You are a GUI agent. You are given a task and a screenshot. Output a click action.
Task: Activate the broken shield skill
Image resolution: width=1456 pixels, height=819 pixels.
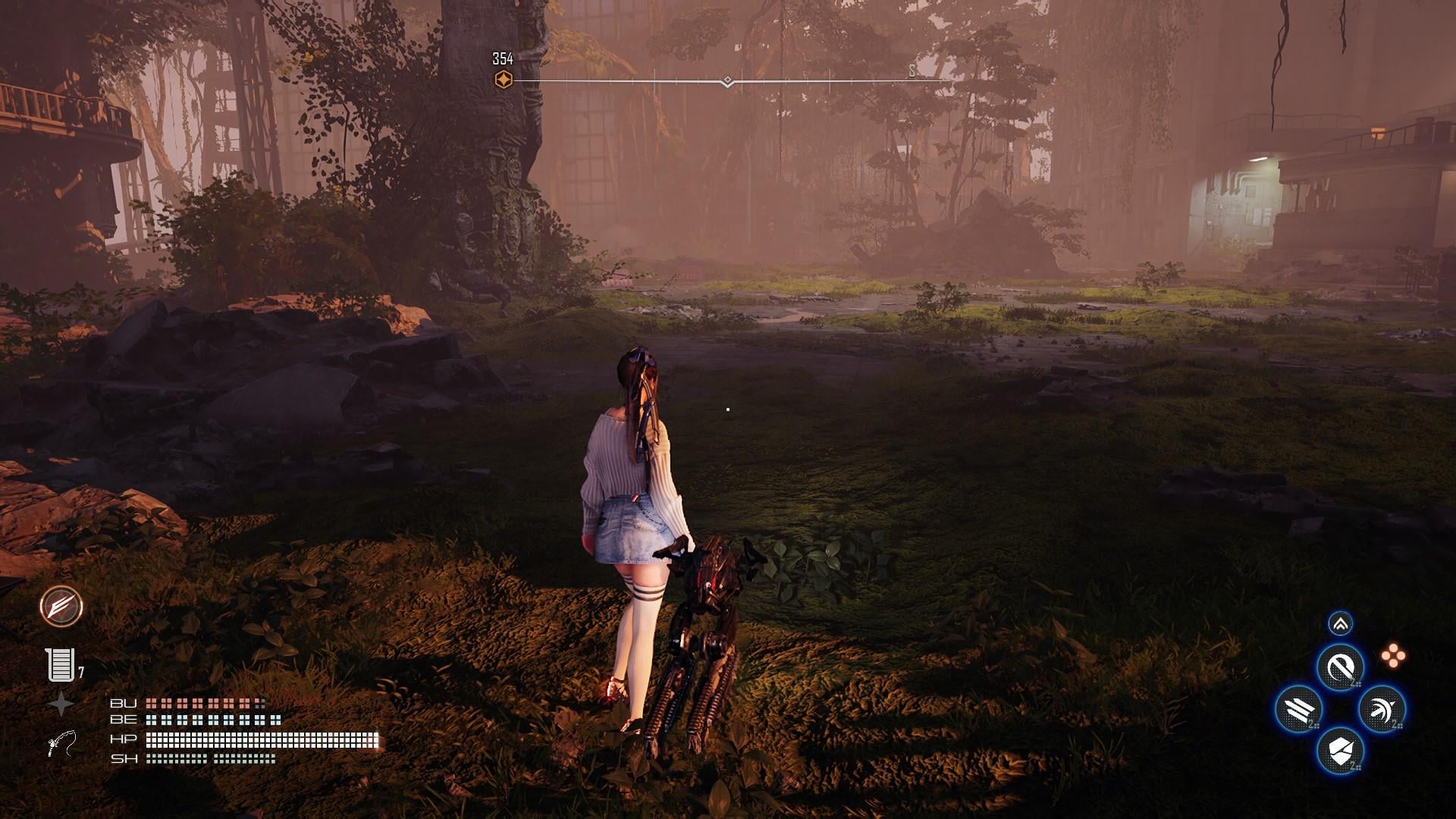click(x=1340, y=752)
